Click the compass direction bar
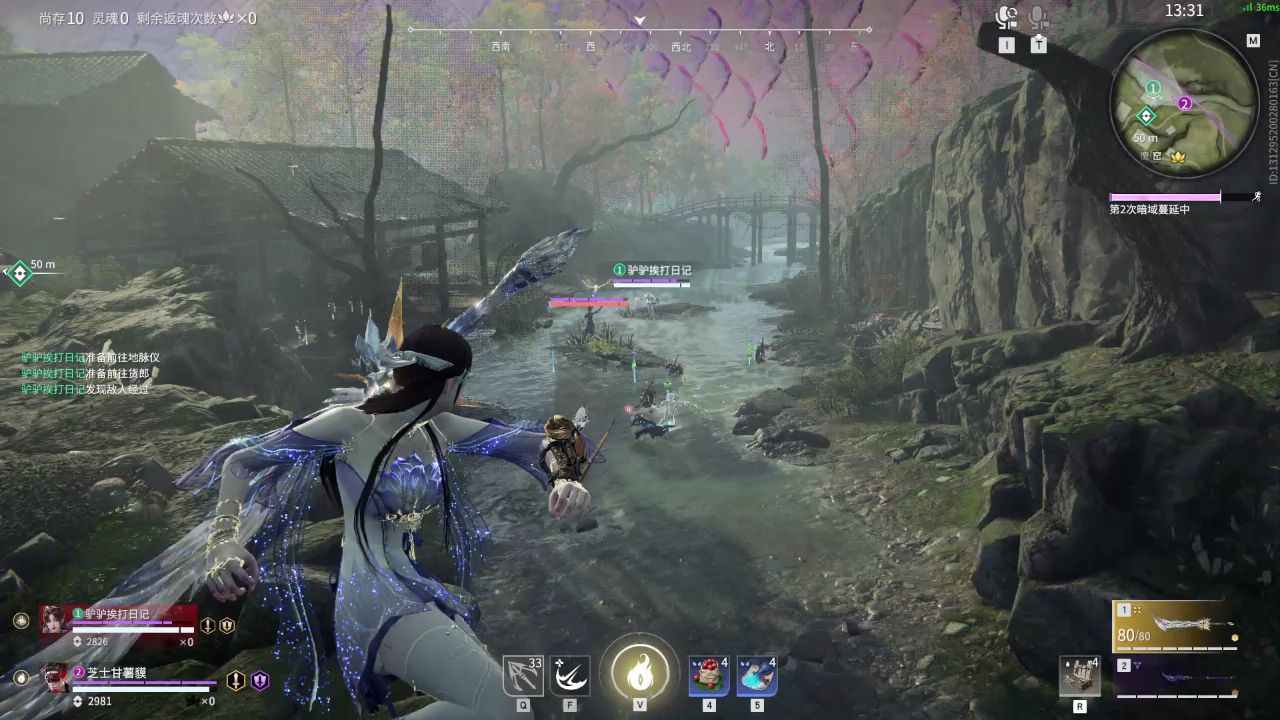 (640, 31)
